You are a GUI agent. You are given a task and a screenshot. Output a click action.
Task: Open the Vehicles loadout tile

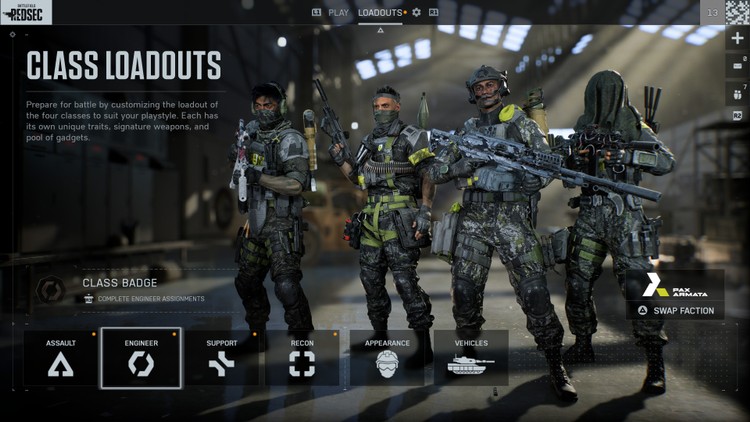471,357
